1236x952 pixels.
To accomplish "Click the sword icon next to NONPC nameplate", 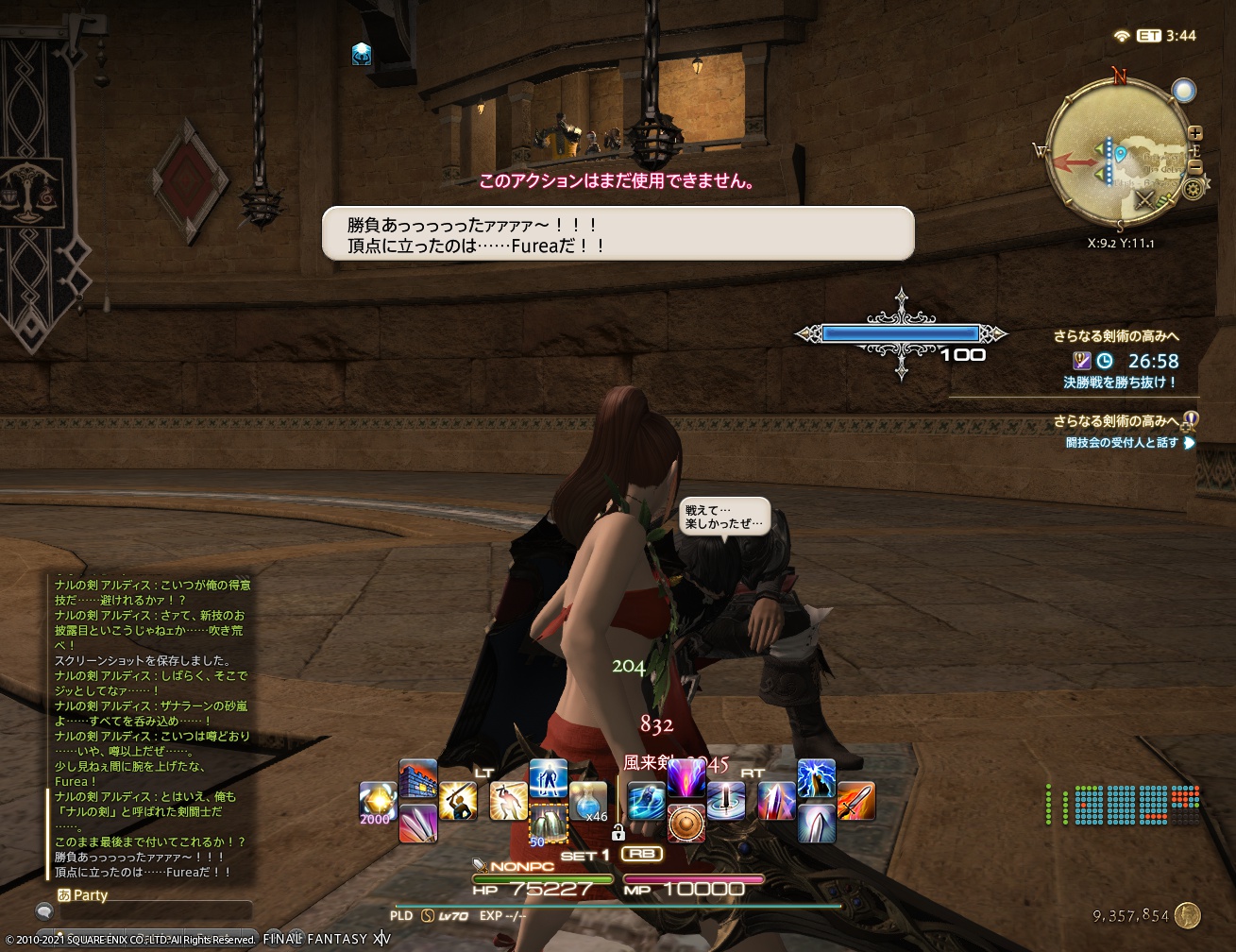I will tap(478, 865).
